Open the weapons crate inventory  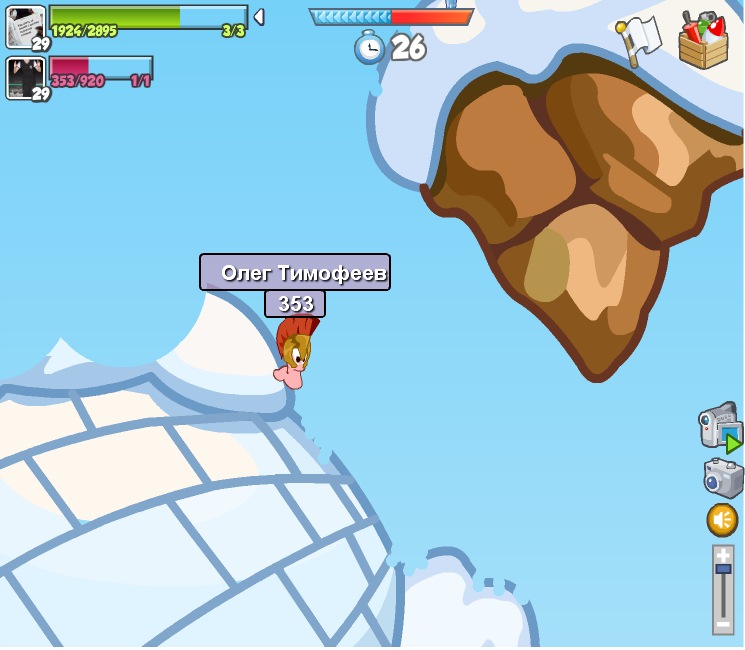[703, 42]
